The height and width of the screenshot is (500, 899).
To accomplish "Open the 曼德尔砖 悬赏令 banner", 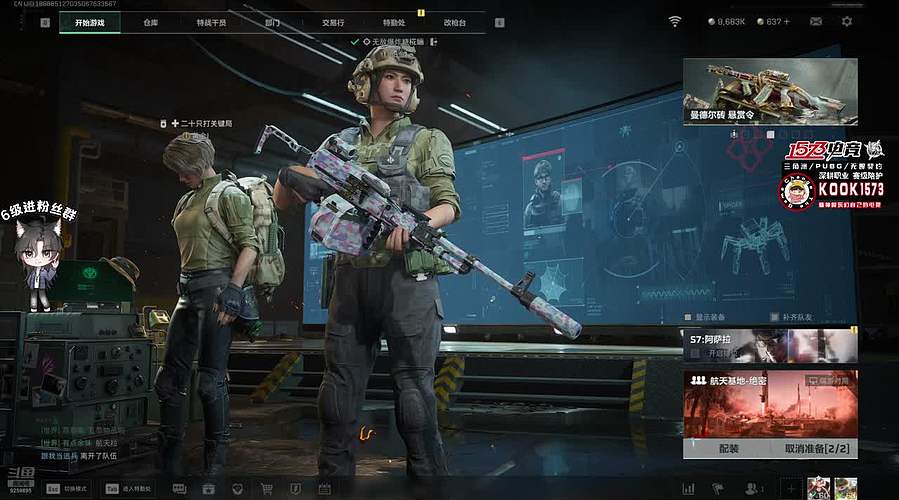I will pyautogui.click(x=770, y=91).
